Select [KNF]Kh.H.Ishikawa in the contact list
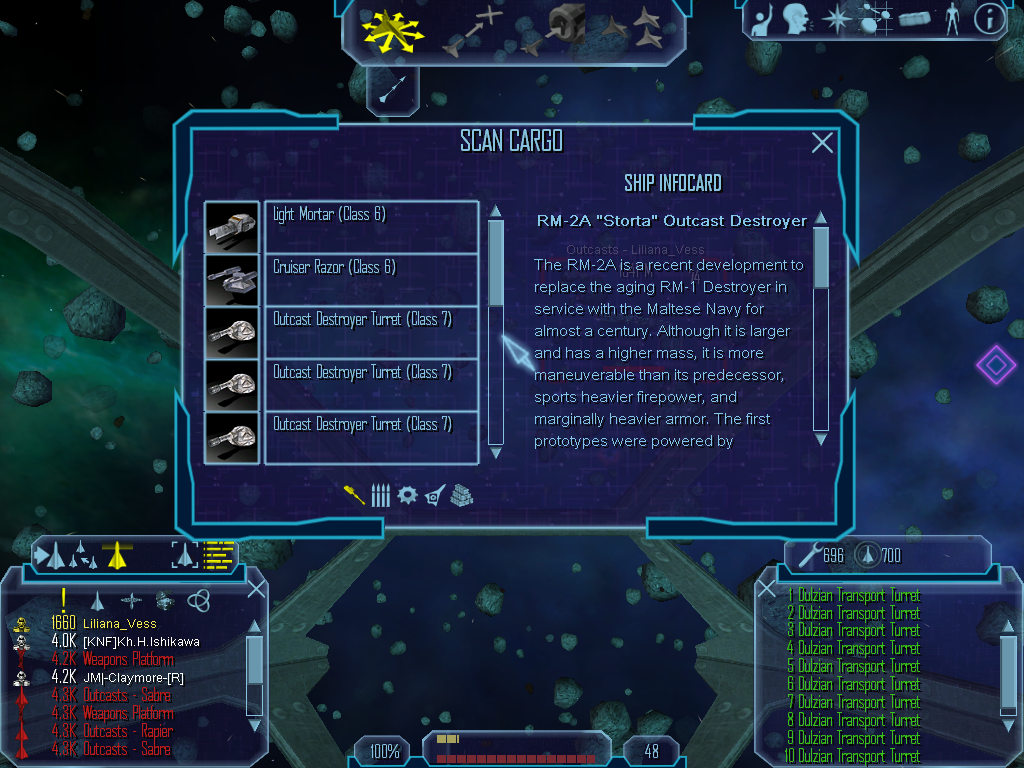This screenshot has height=768, width=1024. (x=141, y=642)
